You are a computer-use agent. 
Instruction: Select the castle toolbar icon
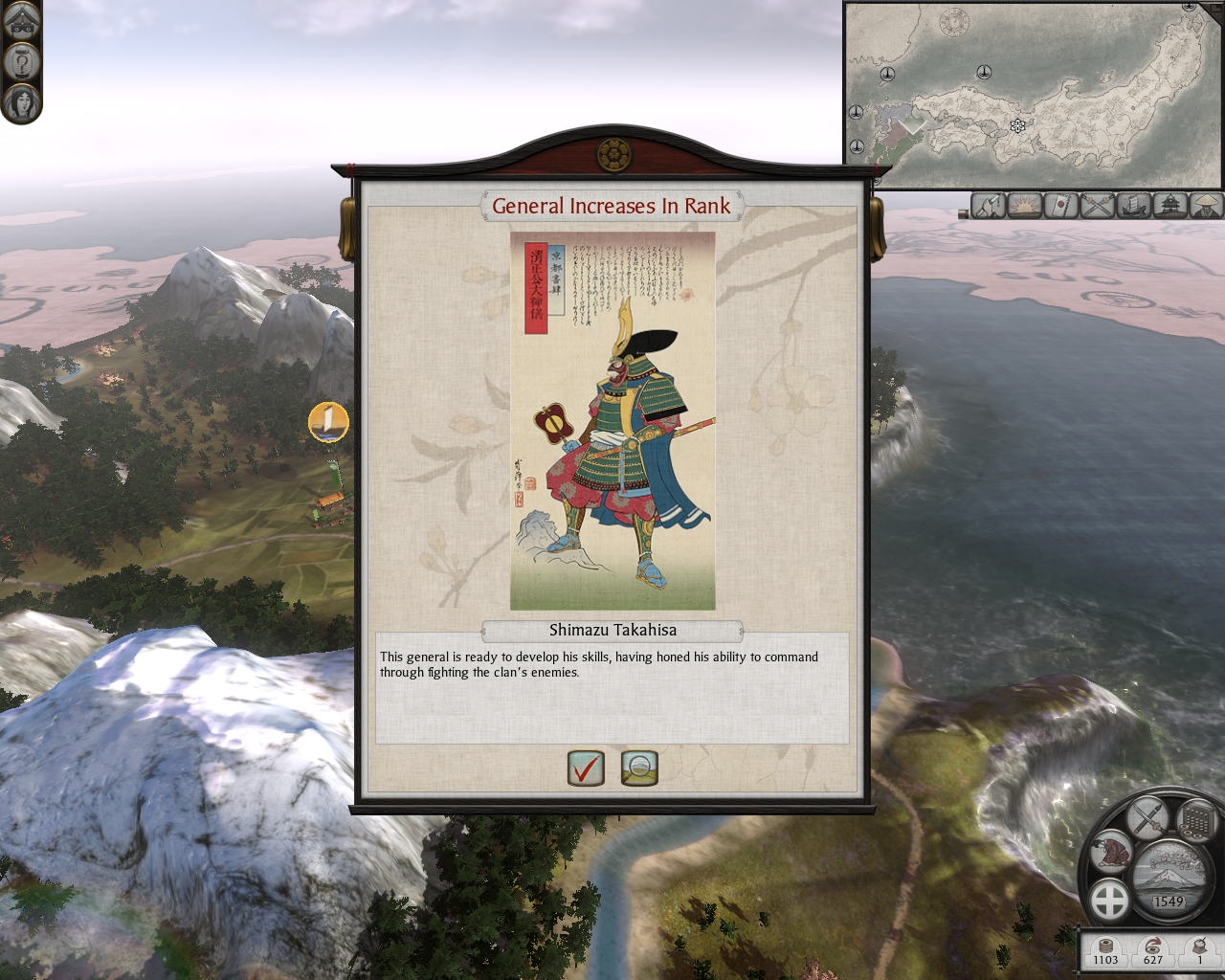[x=1170, y=205]
